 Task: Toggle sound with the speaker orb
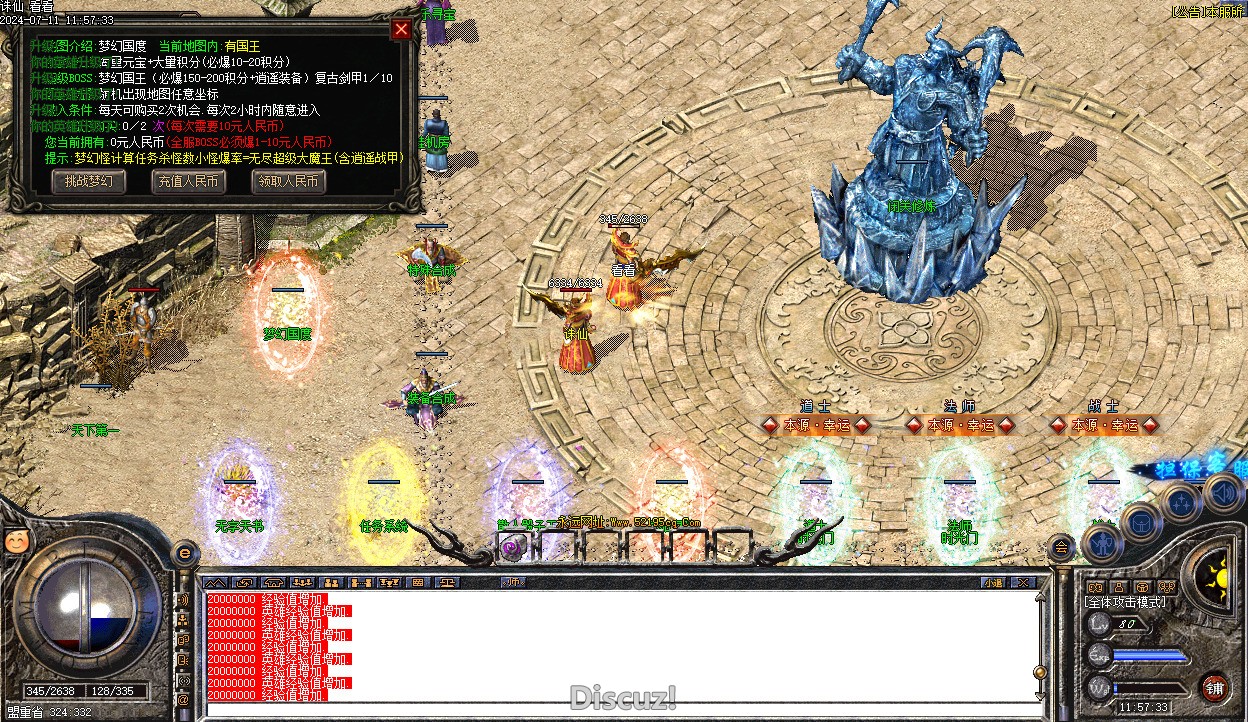[x=1222, y=491]
